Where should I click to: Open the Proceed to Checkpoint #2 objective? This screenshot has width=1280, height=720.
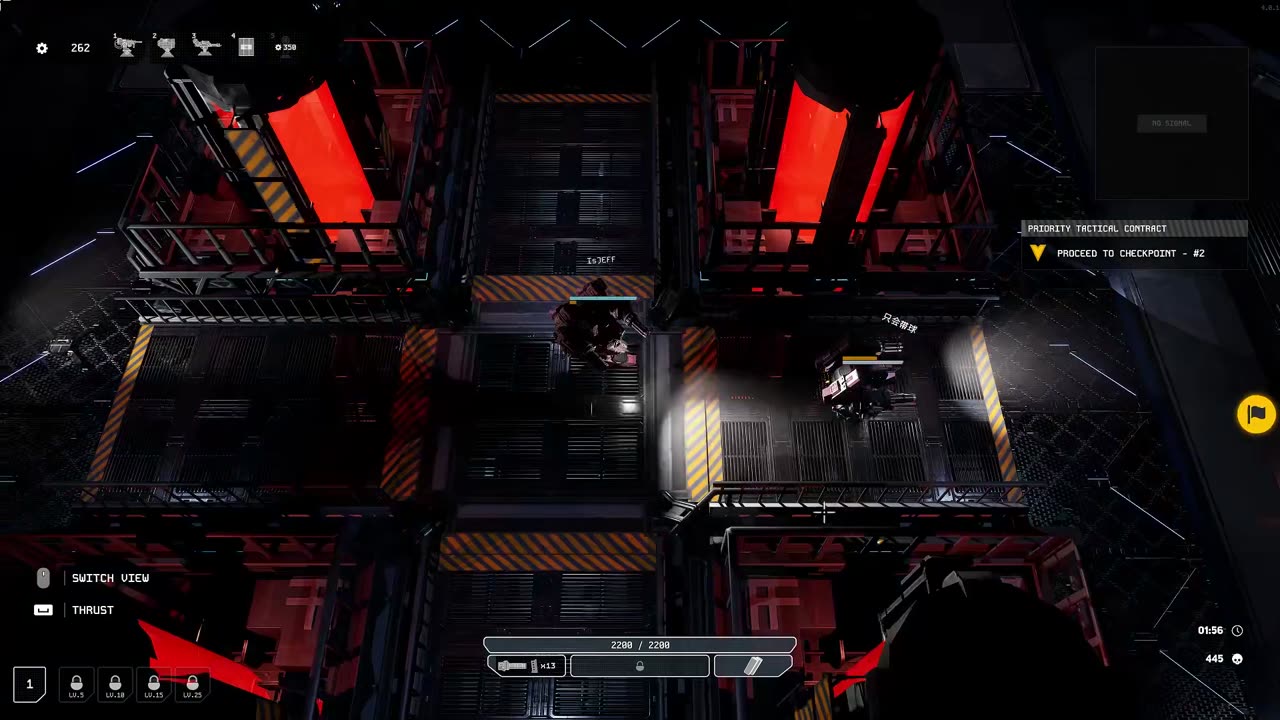click(x=1130, y=254)
